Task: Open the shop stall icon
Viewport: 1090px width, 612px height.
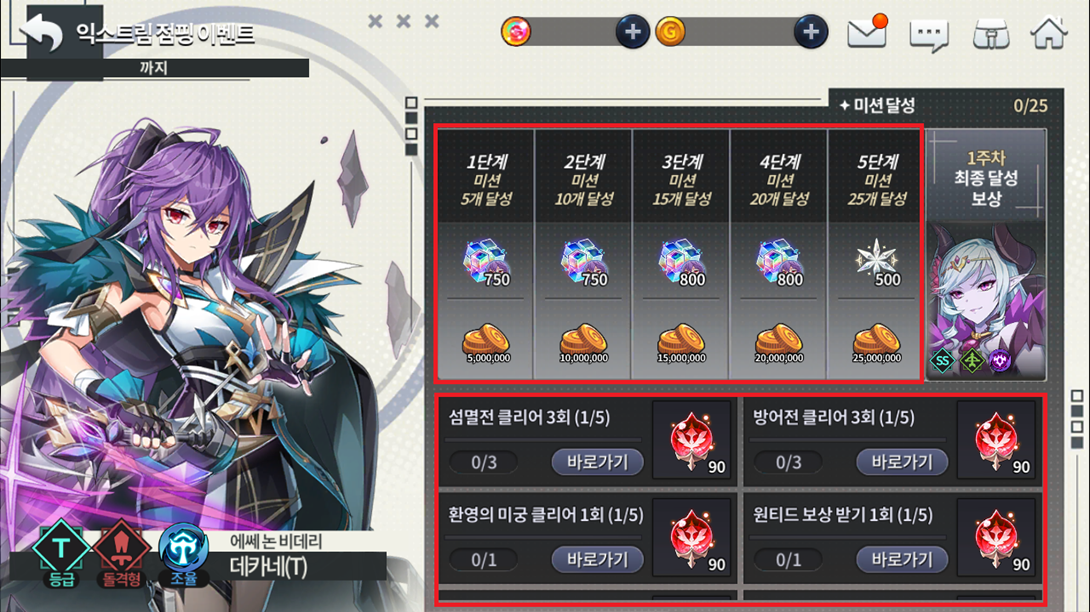Action: click(990, 34)
